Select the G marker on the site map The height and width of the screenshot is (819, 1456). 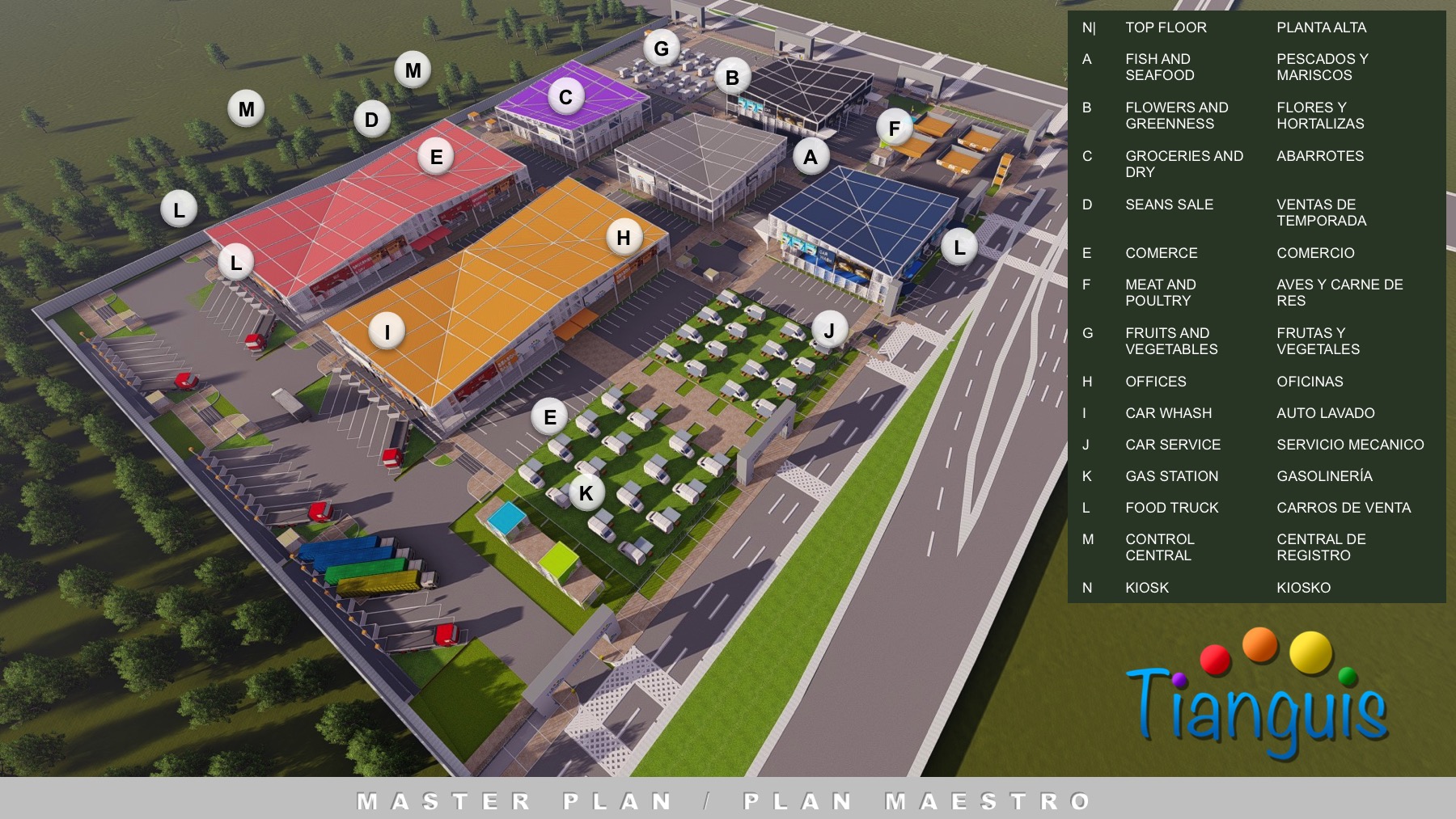pyautogui.click(x=661, y=49)
